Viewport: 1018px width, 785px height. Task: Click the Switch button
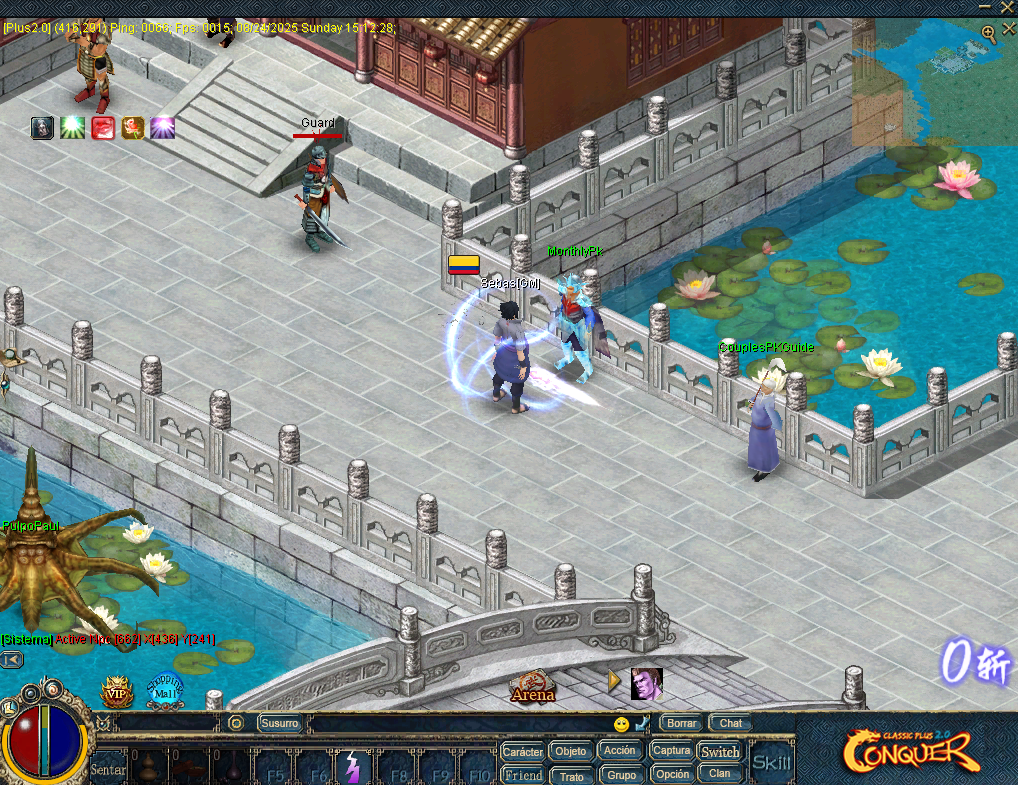[720, 751]
